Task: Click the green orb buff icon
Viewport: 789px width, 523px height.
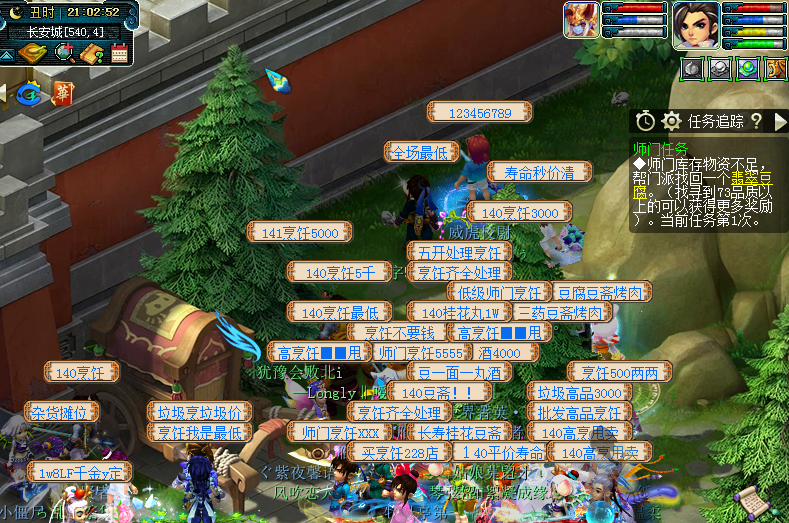Action: tap(747, 69)
